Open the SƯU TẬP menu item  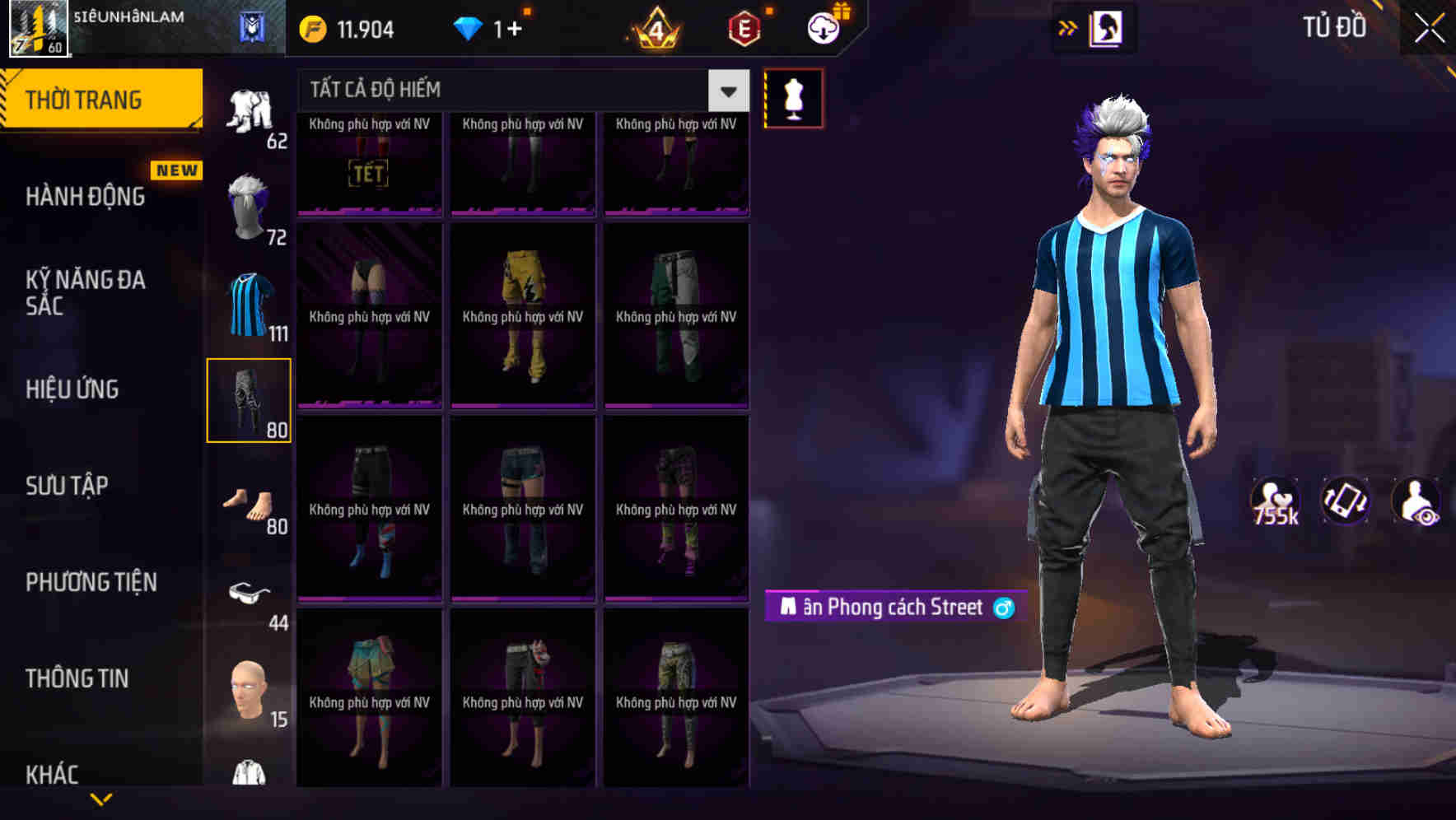pos(66,486)
